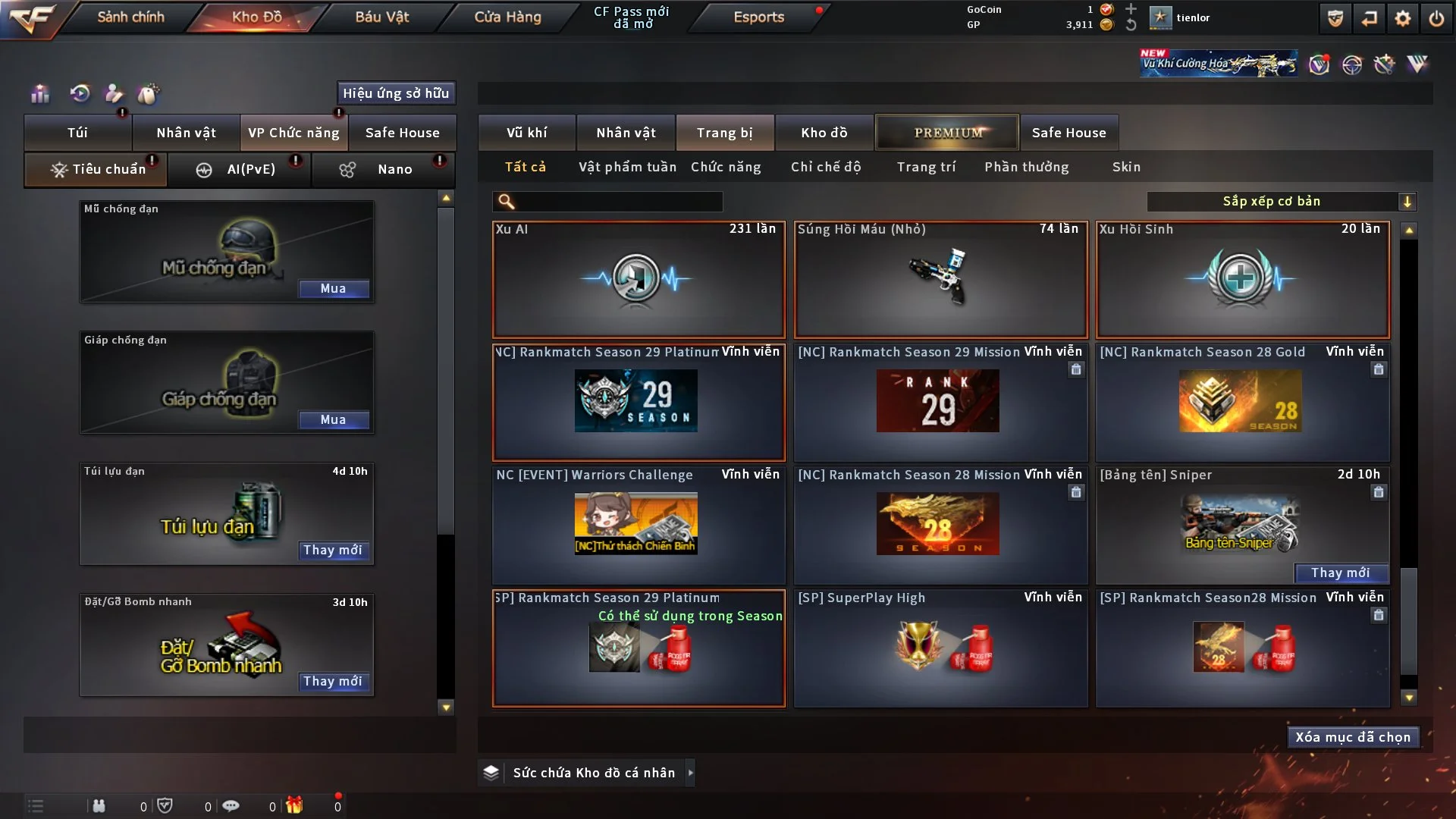Open the ranking stats icon above Túi tab

click(x=38, y=93)
